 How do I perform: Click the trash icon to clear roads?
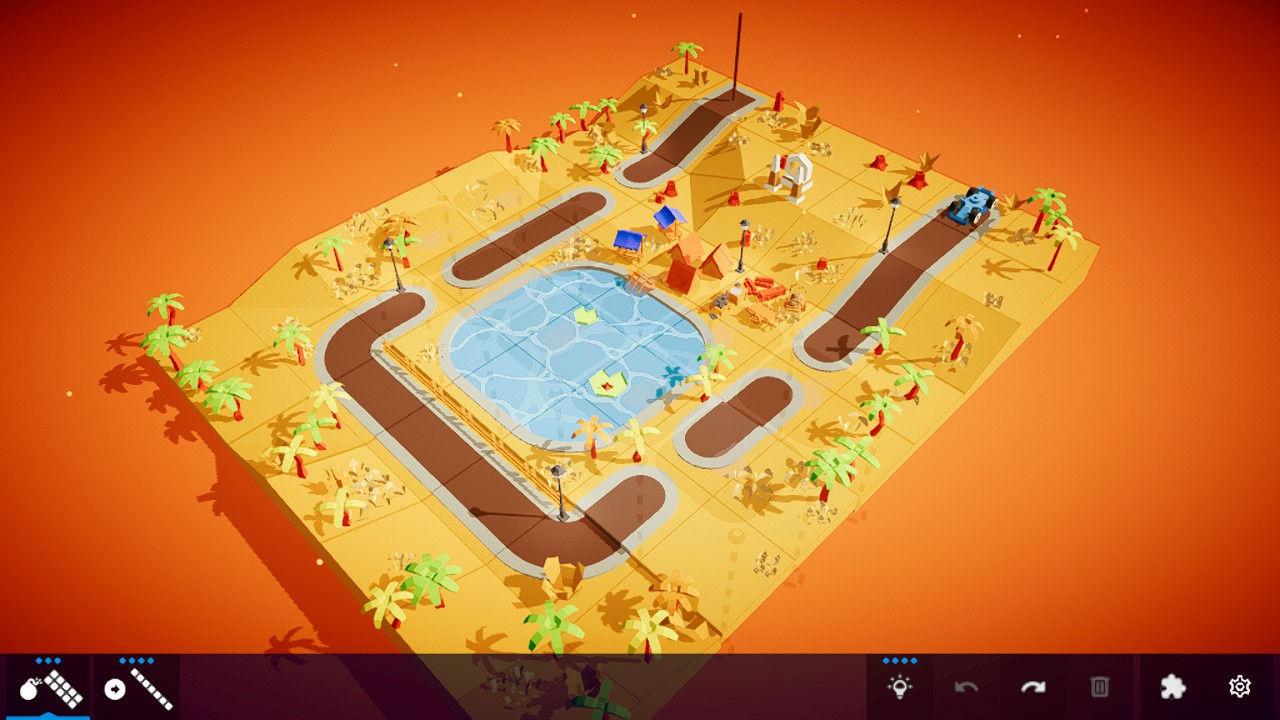[x=1100, y=687]
